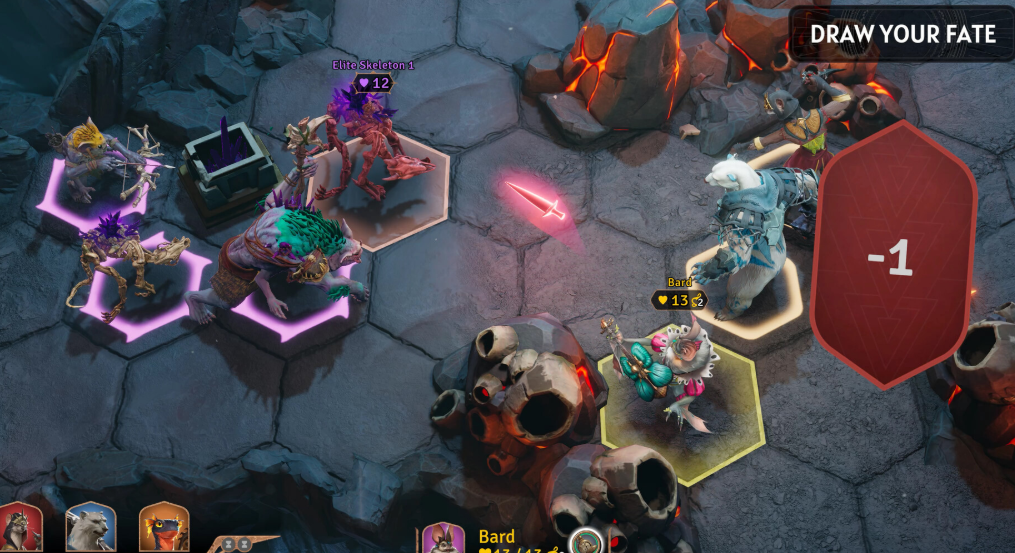Click the red -1 fate card
Image resolution: width=1015 pixels, height=553 pixels.
(x=891, y=255)
